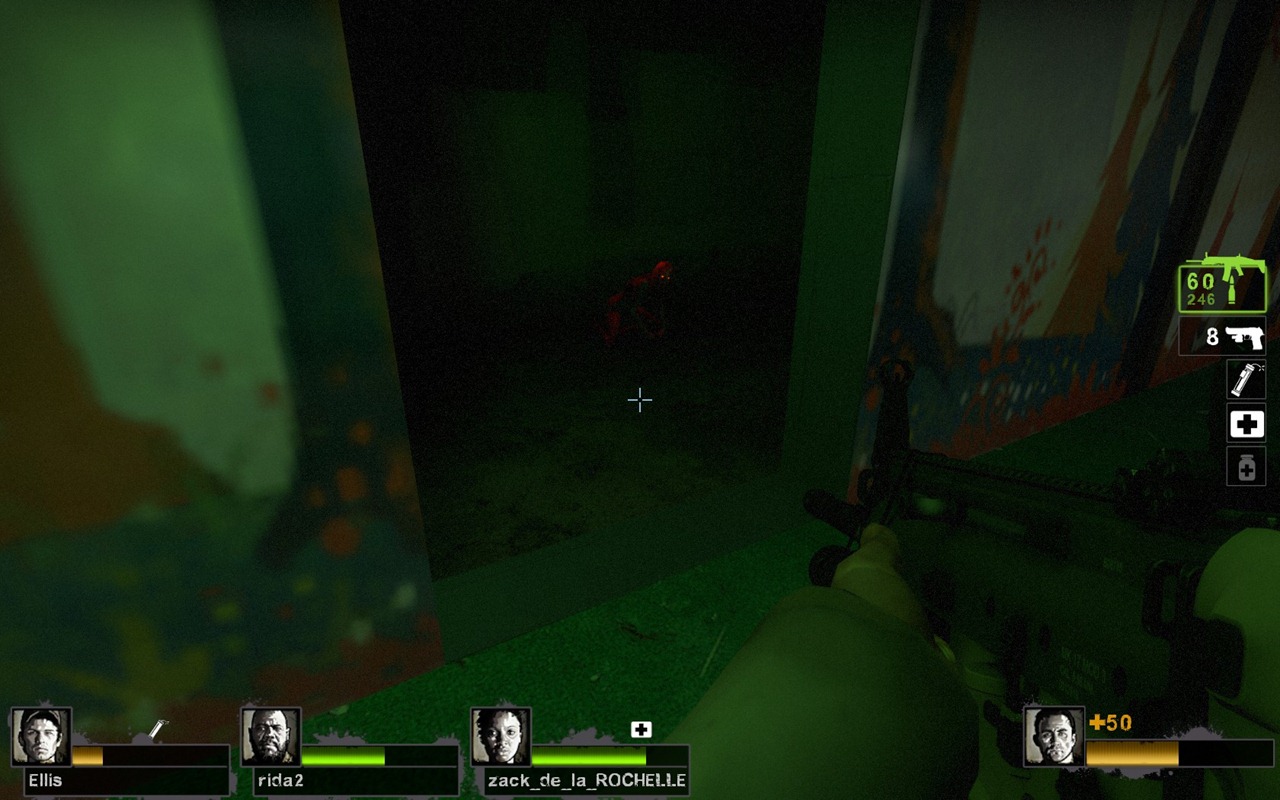Select the first aid kit slot
The width and height of the screenshot is (1280, 800).
click(1246, 425)
